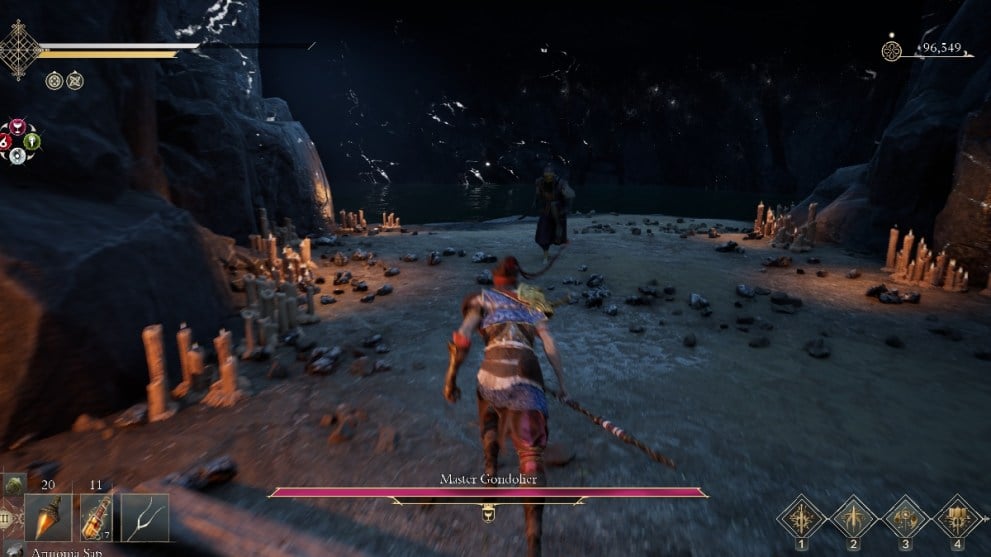Viewport: 991px width, 557px height.
Task: Select the slingshot-shaped tool slot
Action: tap(145, 517)
